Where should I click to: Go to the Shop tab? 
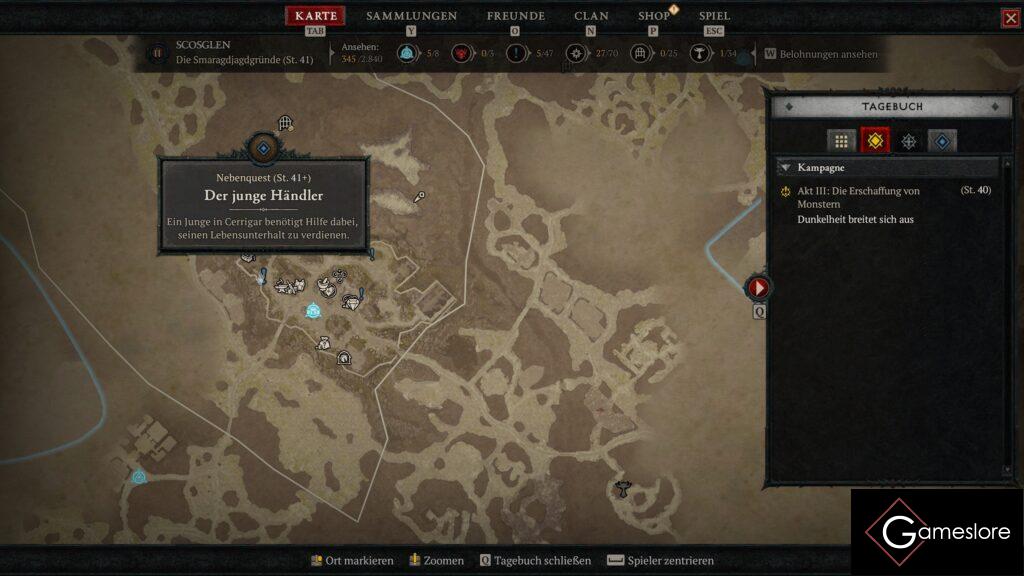click(654, 16)
